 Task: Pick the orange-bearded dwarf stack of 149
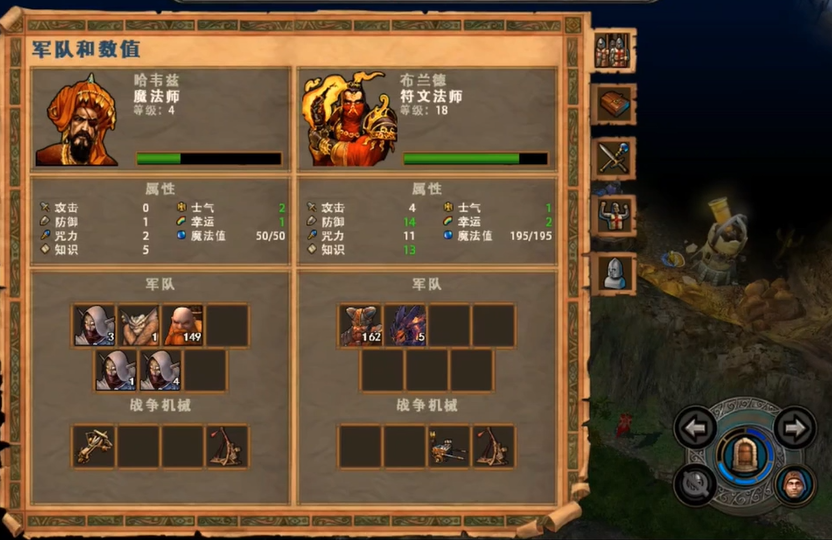tap(183, 326)
